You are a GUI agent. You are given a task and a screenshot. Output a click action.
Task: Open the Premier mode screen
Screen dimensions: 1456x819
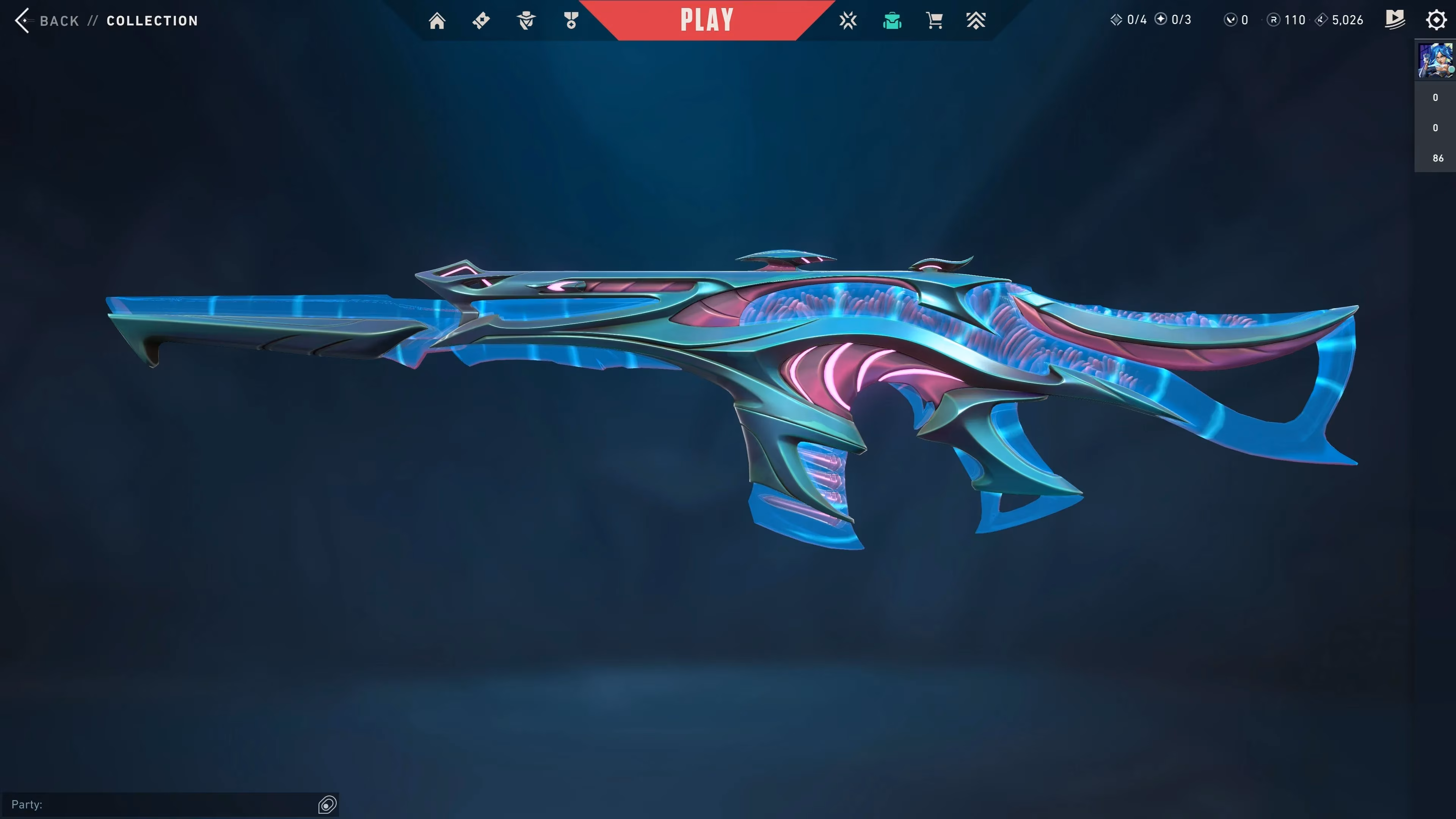click(977, 20)
